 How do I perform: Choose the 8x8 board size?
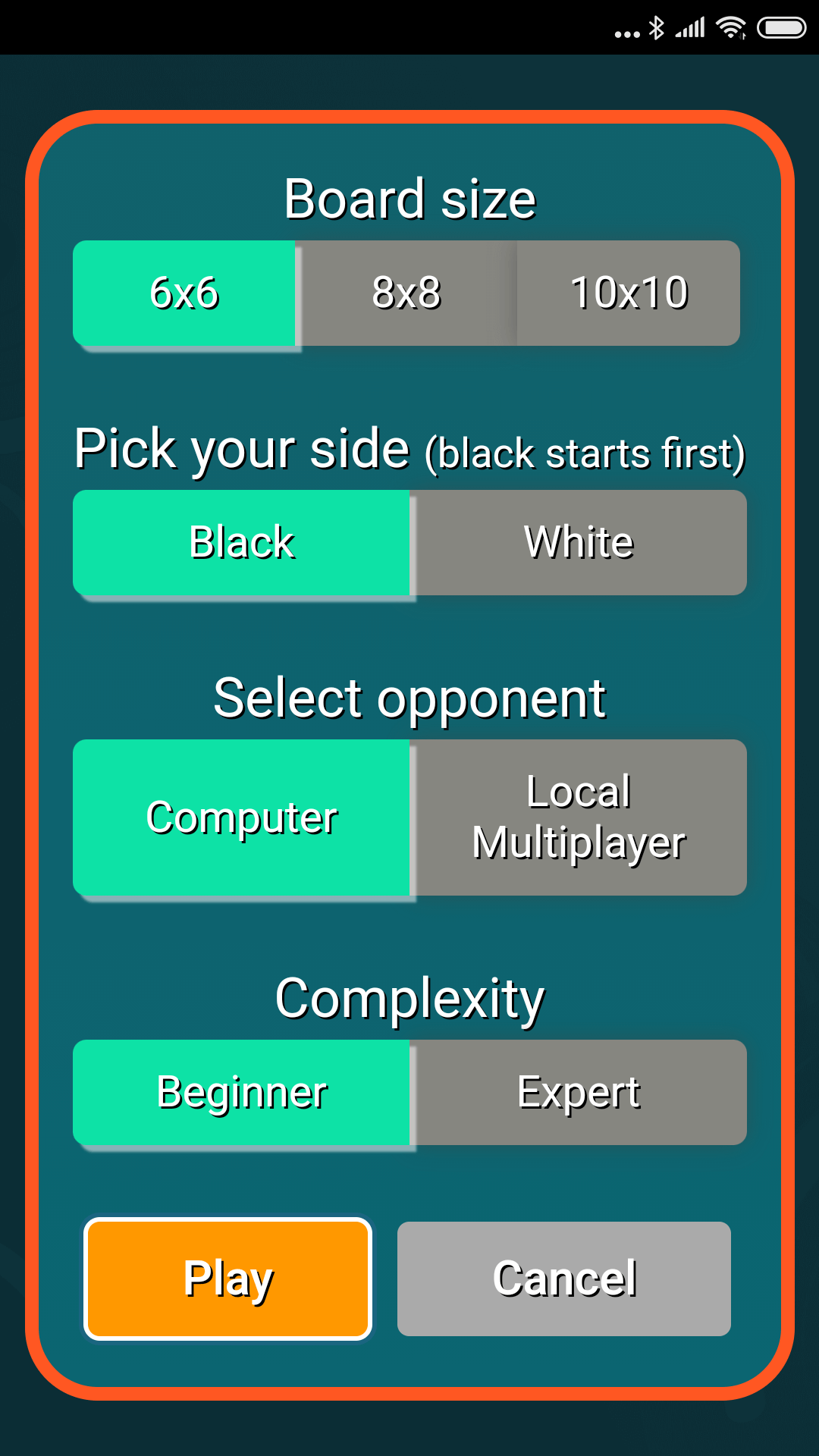406,293
